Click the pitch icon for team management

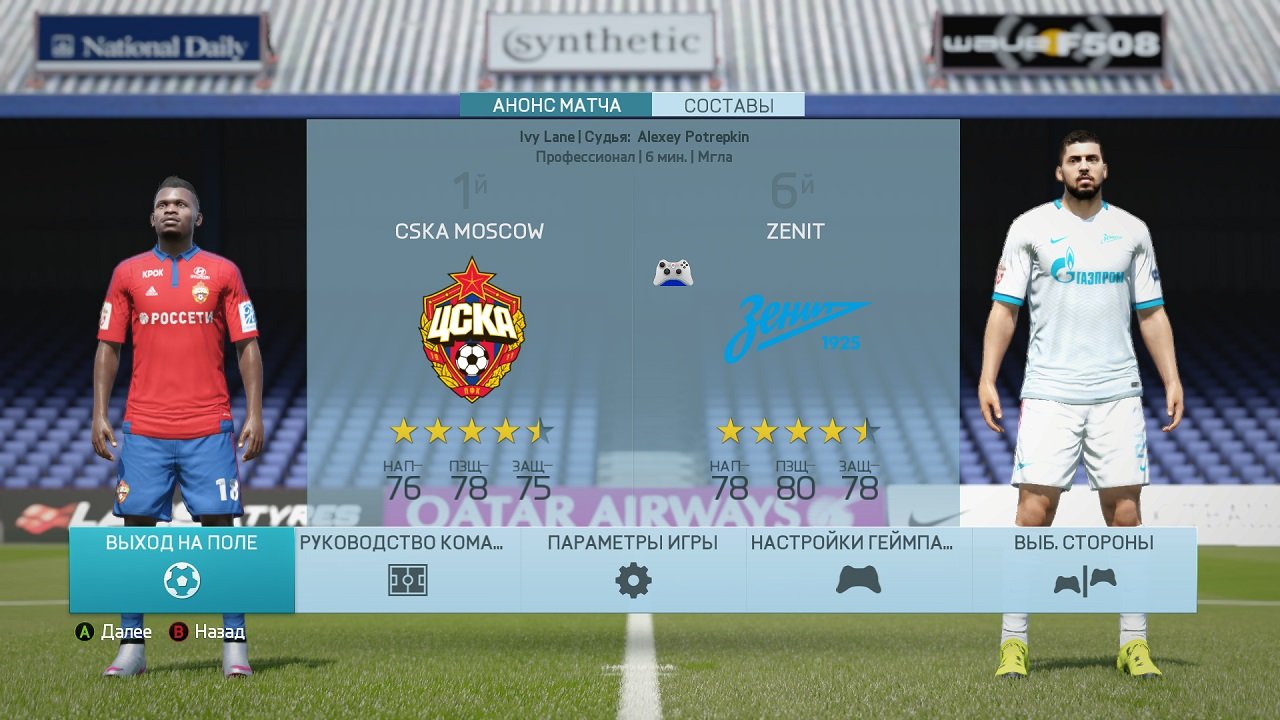point(404,578)
